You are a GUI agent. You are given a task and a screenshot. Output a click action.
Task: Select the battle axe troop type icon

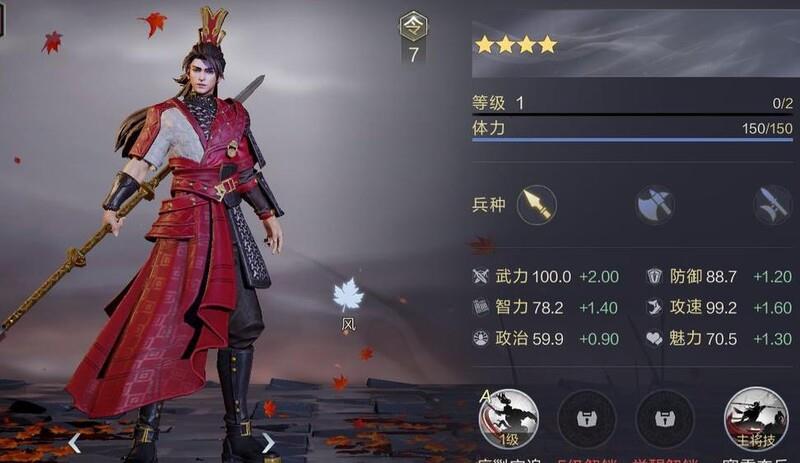pyautogui.click(x=654, y=205)
